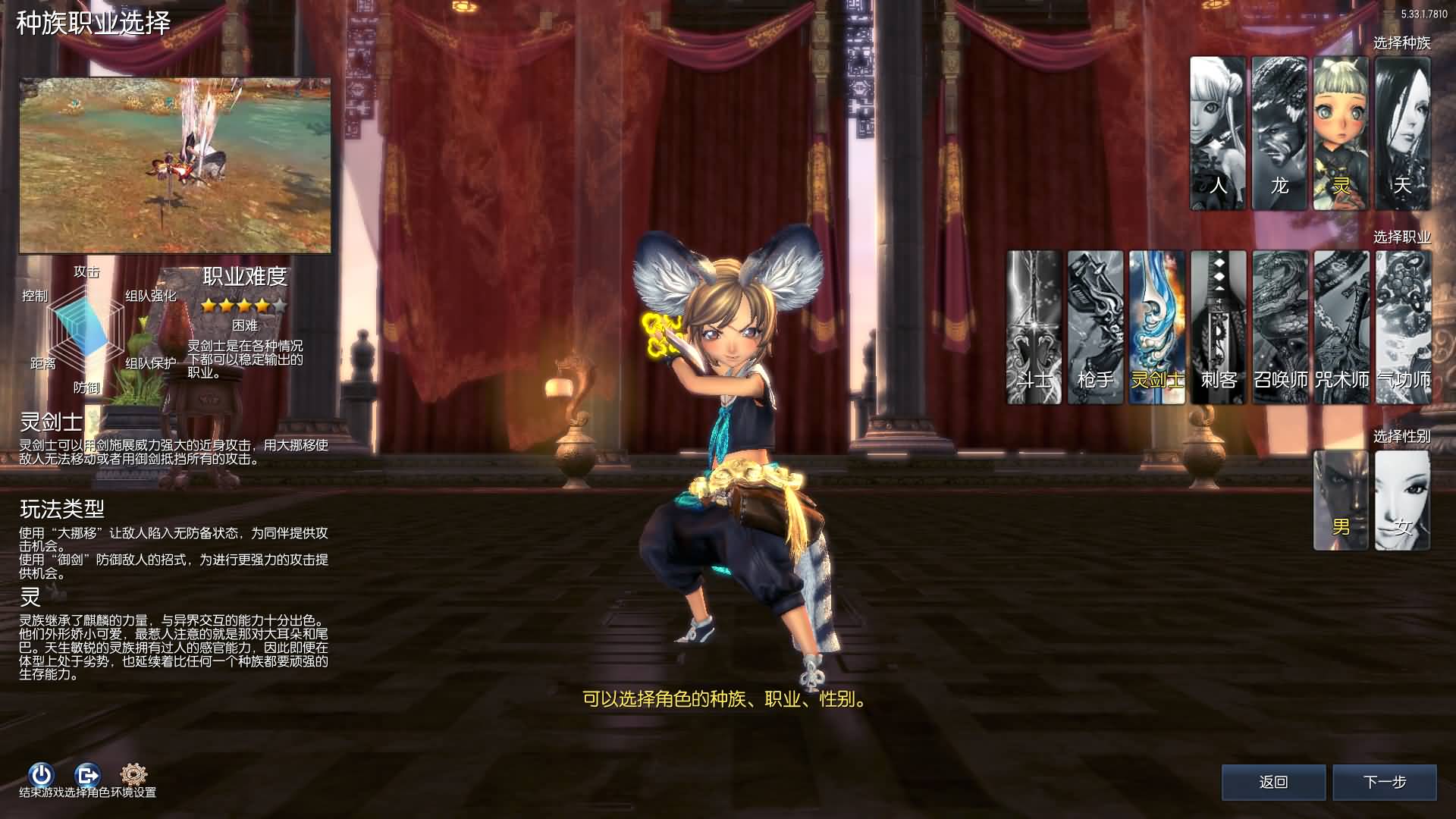Proceed with the 下一步 button
This screenshot has height=819, width=1456.
click(1385, 782)
